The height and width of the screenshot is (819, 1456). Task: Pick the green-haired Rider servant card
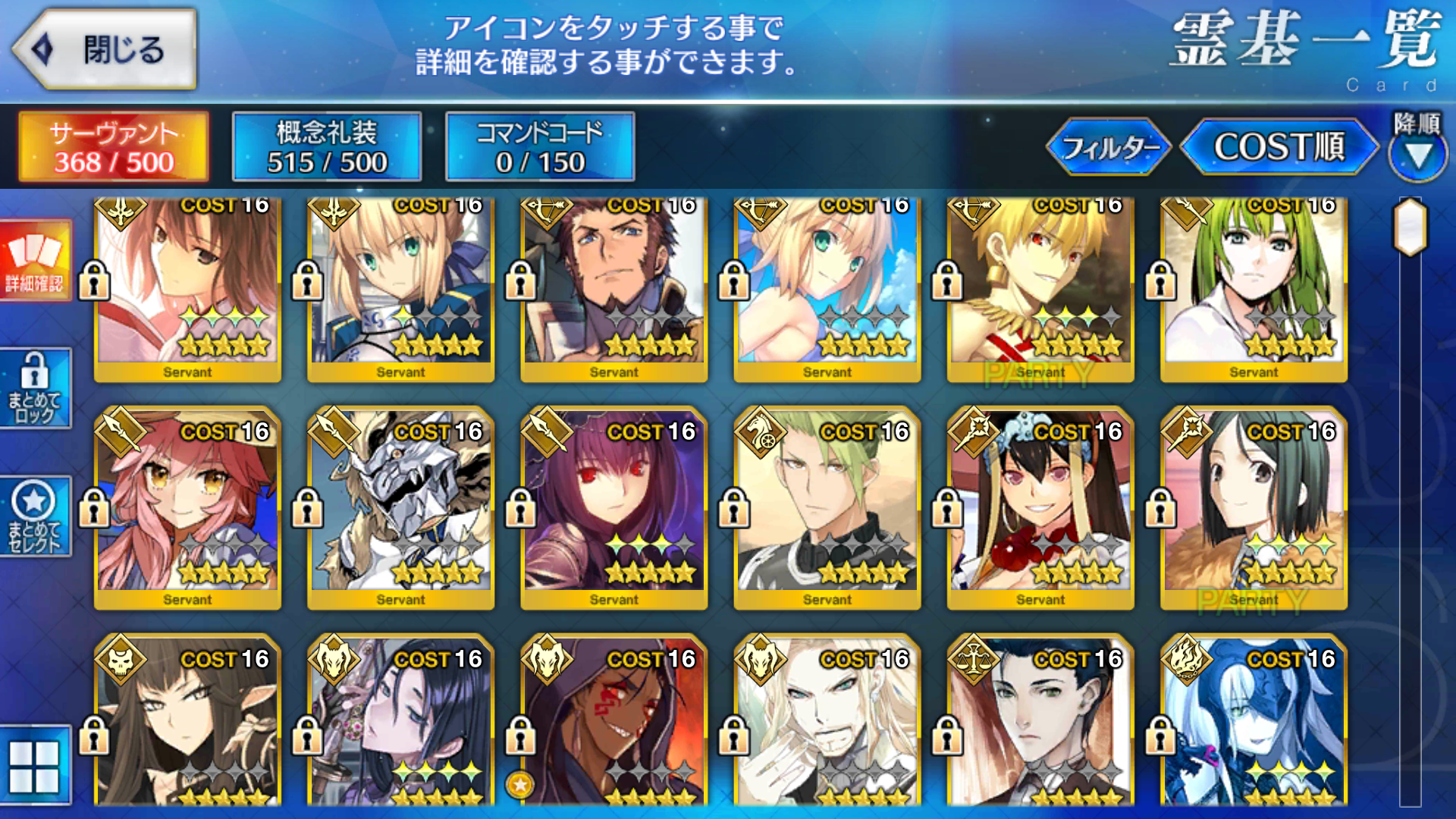[827, 508]
